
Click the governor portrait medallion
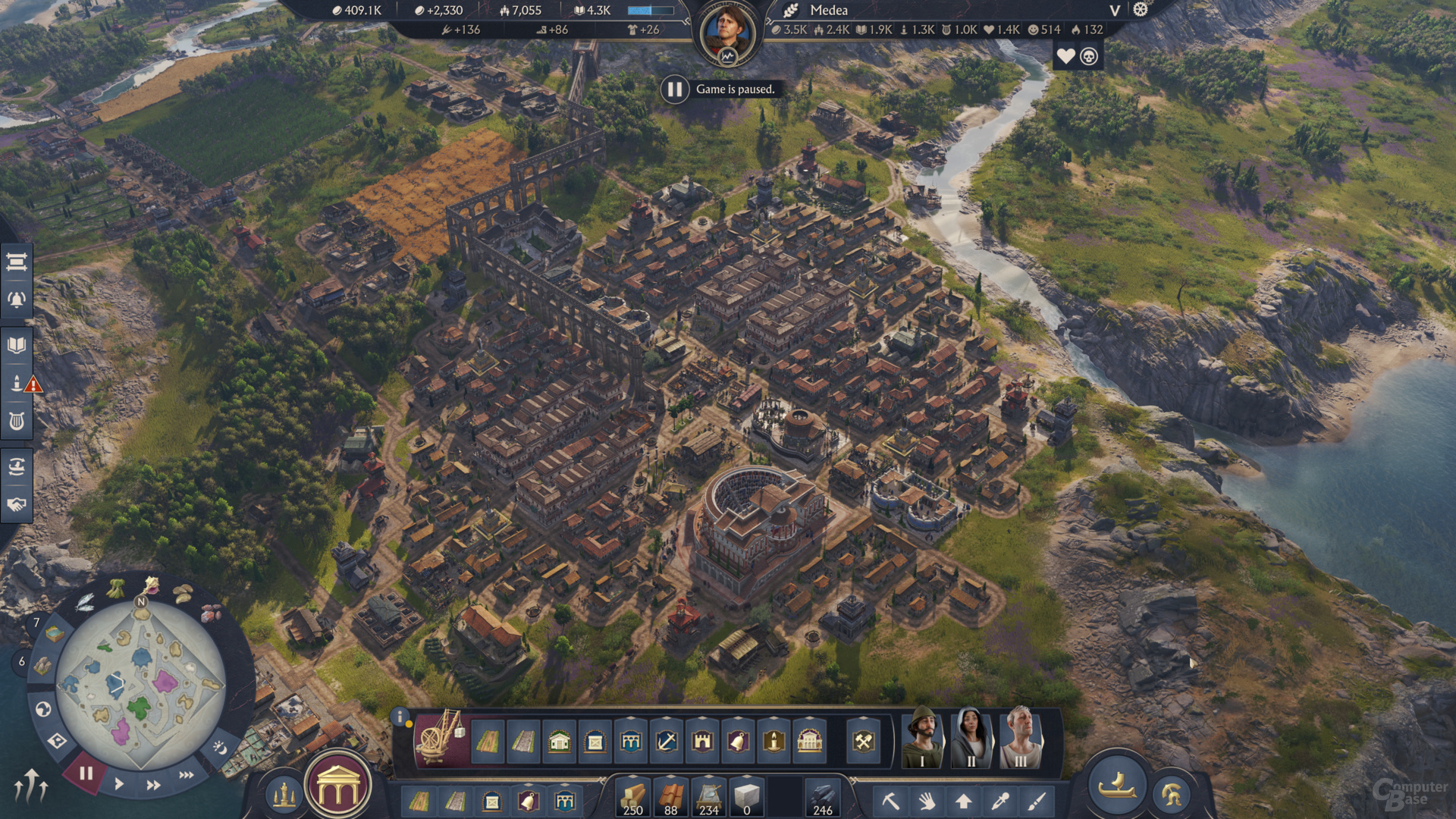pos(727,33)
